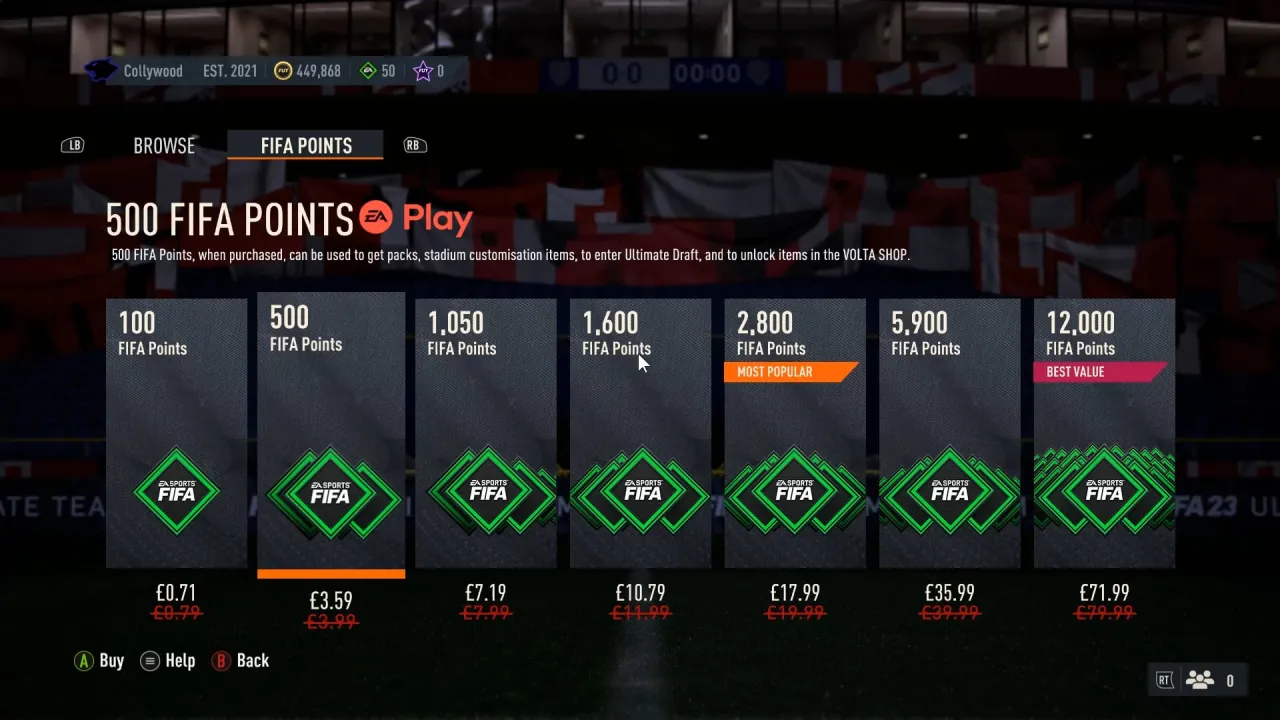Open the Help option
1280x720 pixels.
167,660
